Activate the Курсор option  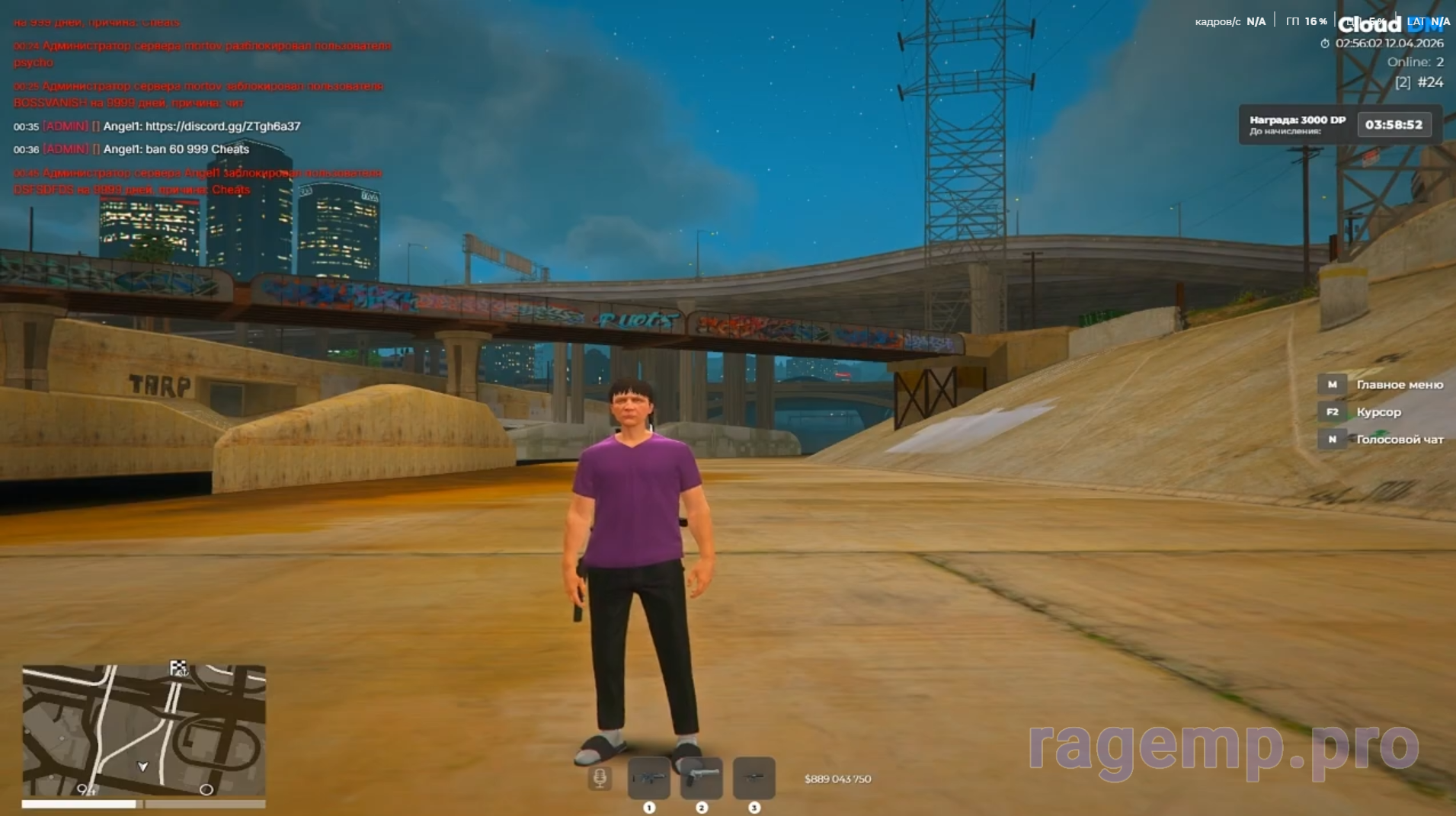[1378, 412]
